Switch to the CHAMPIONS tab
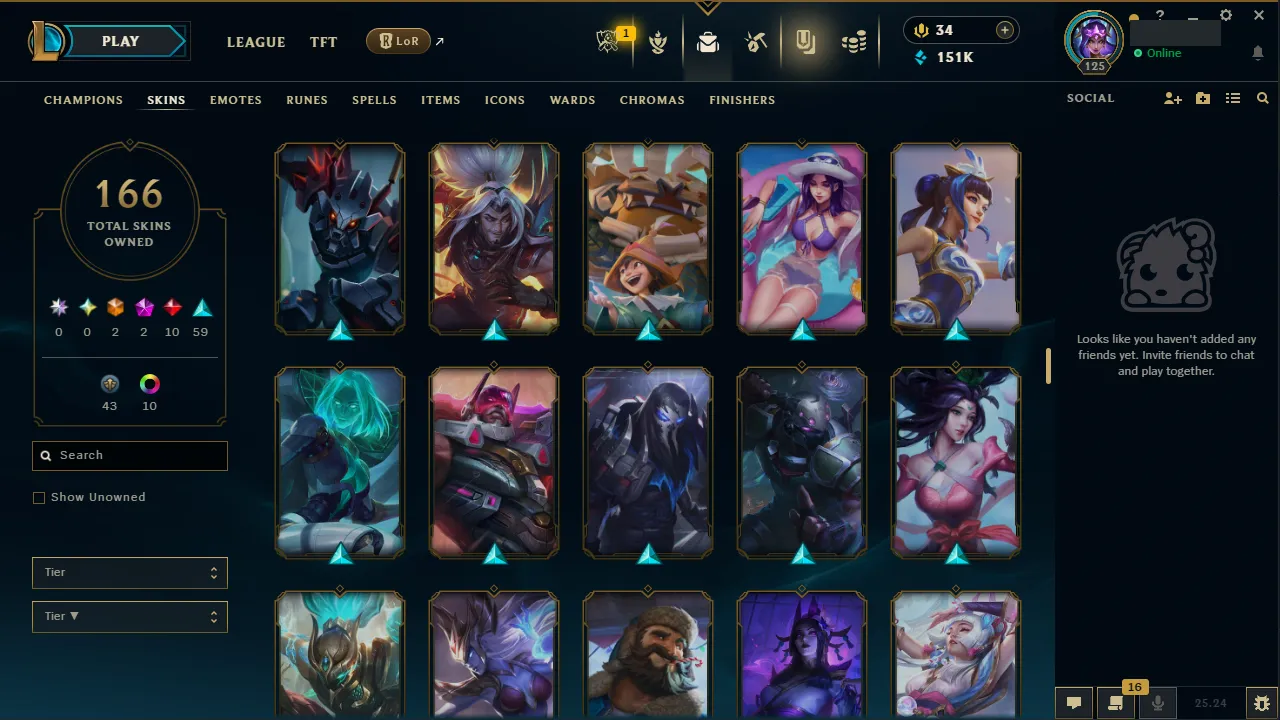 [83, 100]
